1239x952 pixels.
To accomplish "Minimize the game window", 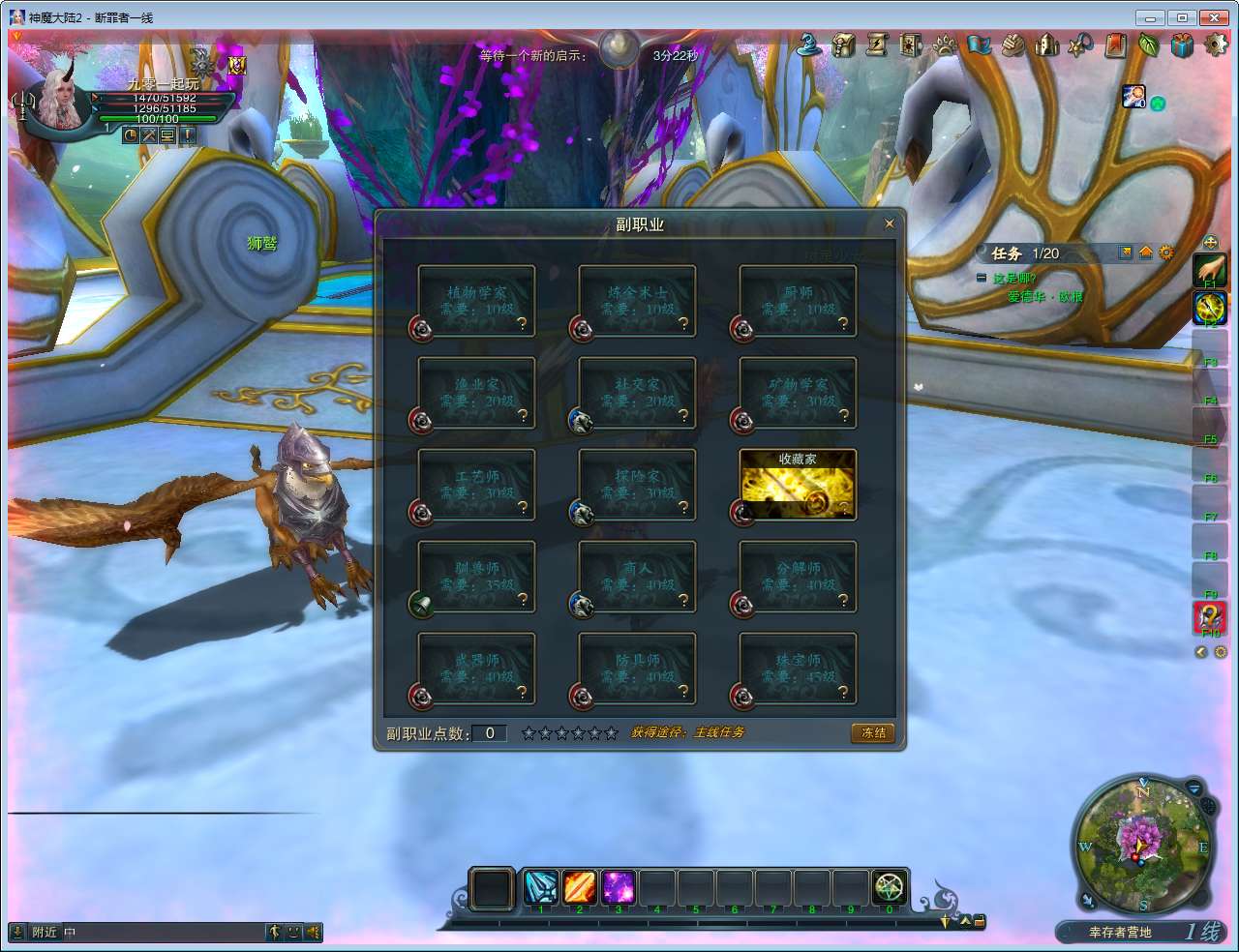I will (x=1150, y=17).
